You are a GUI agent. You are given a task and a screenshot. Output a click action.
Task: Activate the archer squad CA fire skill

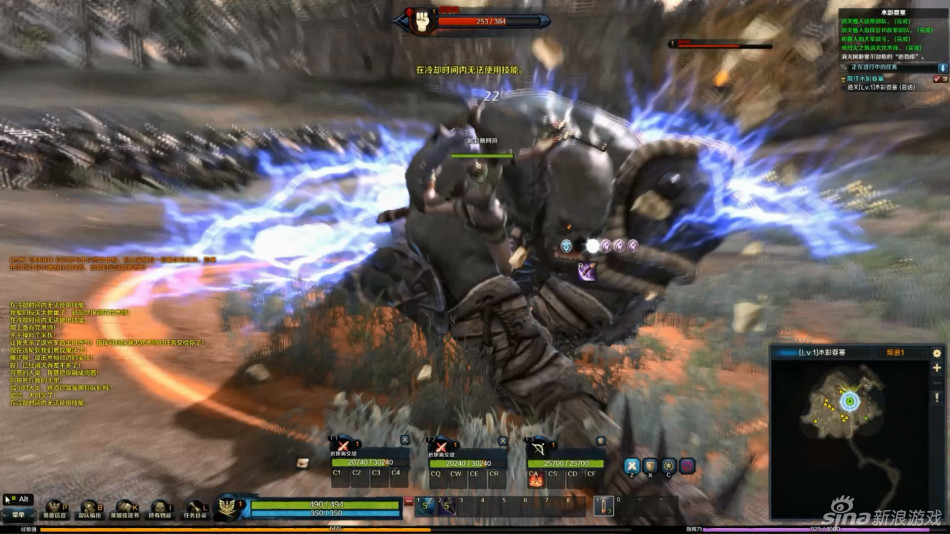pyautogui.click(x=535, y=479)
